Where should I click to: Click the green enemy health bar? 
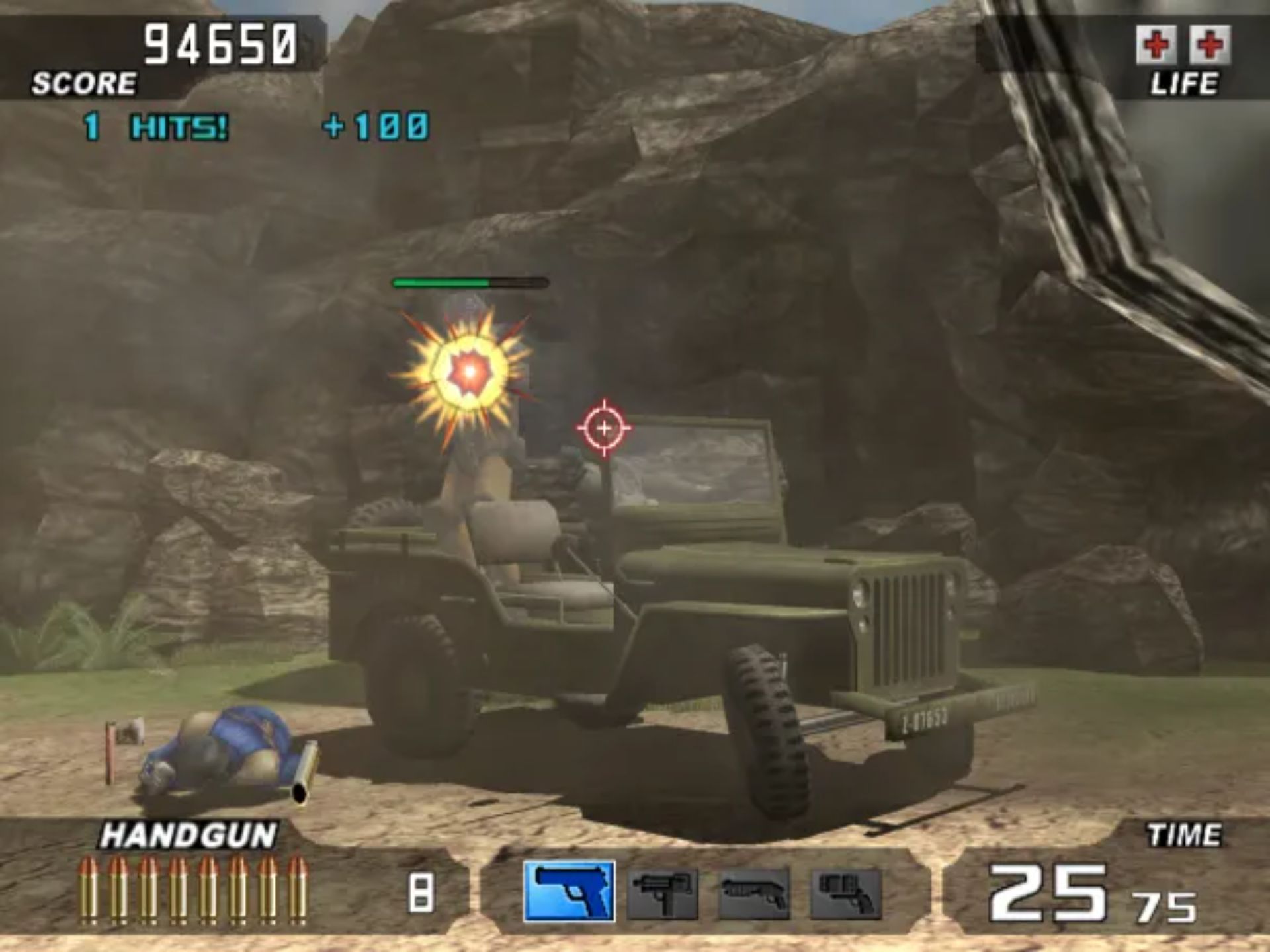coord(440,282)
